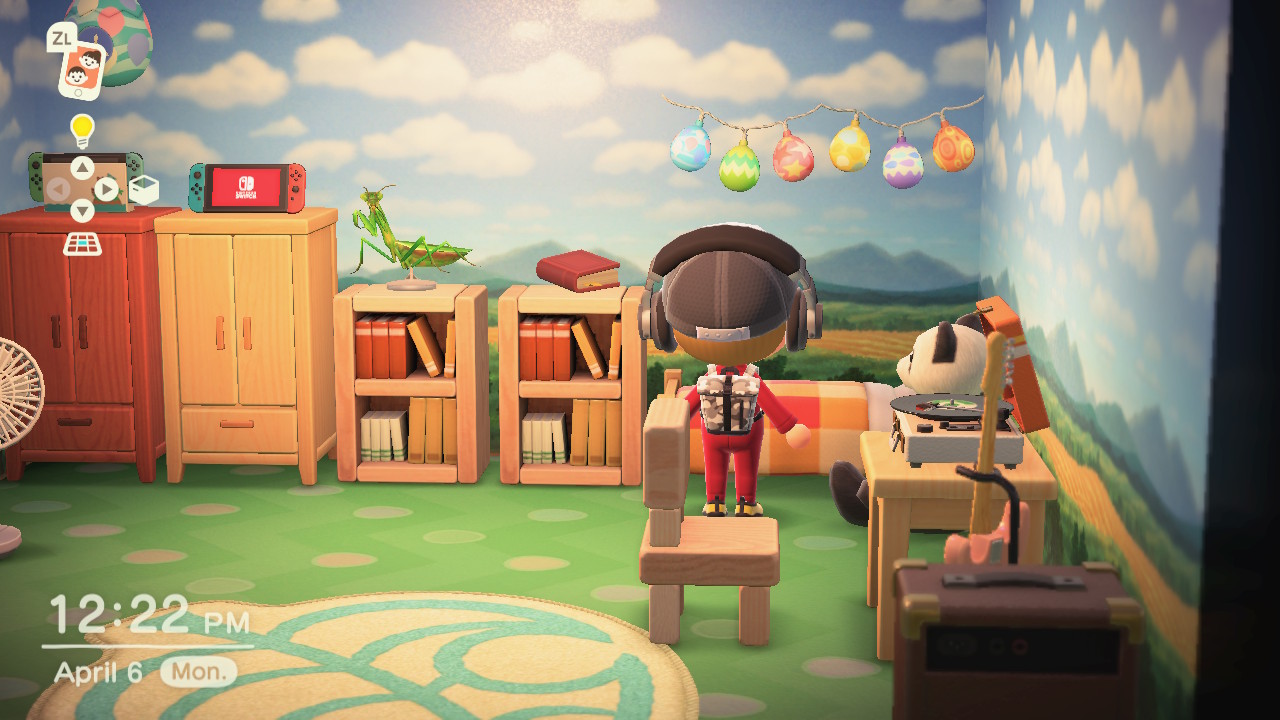Select the floor grid layout icon
The width and height of the screenshot is (1280, 720).
(x=82, y=243)
